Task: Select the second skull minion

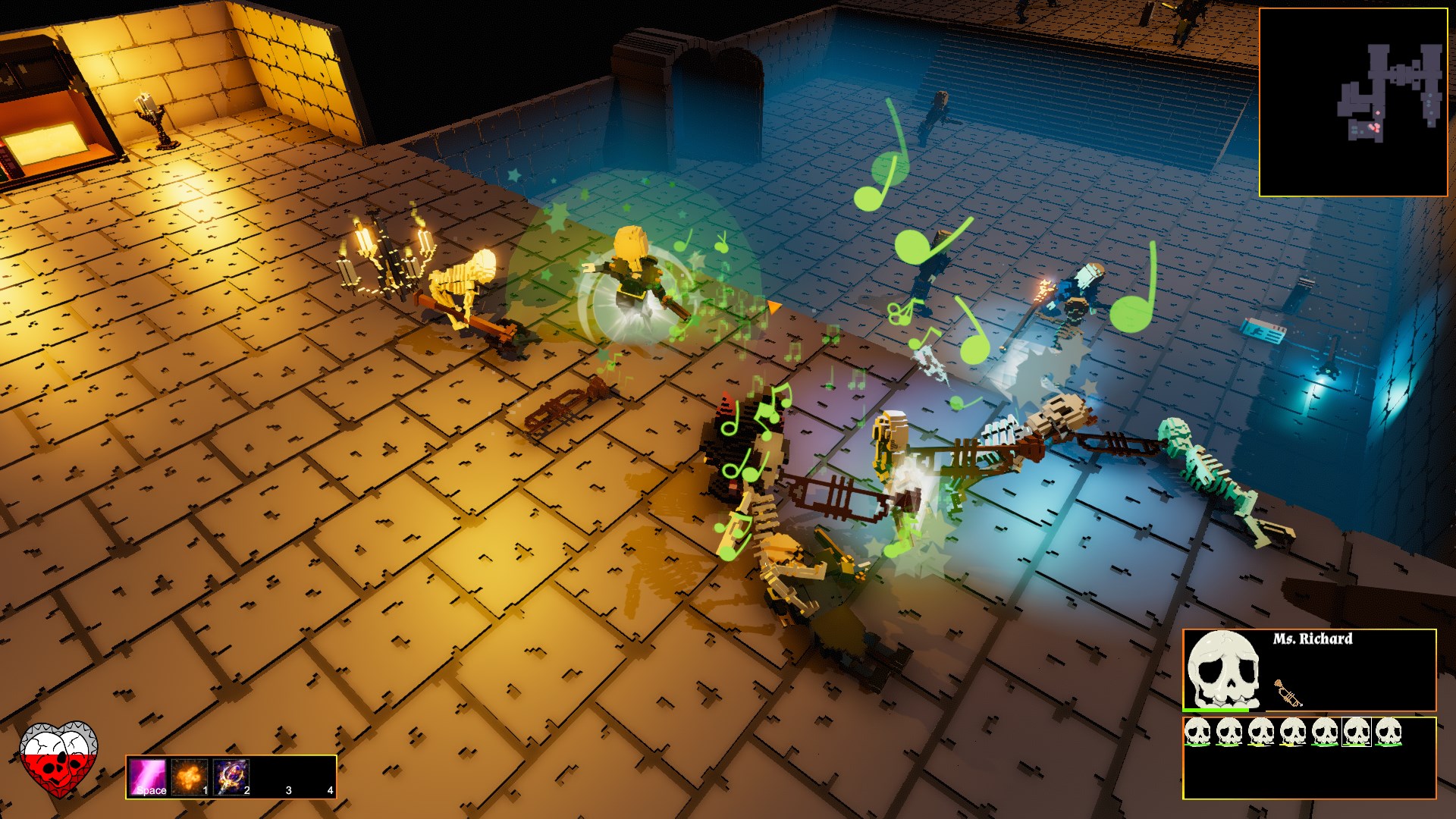Action: click(1230, 730)
